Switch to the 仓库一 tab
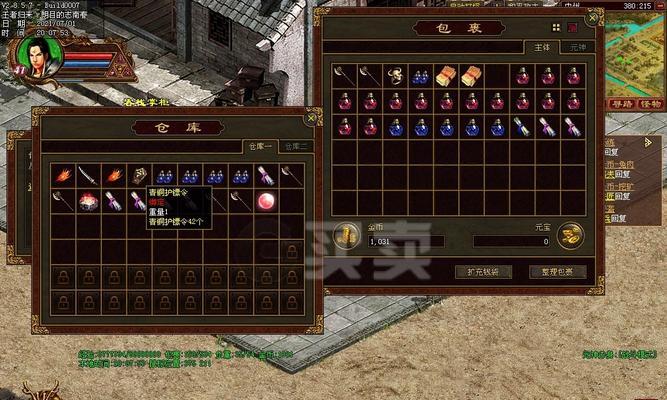 pos(260,146)
